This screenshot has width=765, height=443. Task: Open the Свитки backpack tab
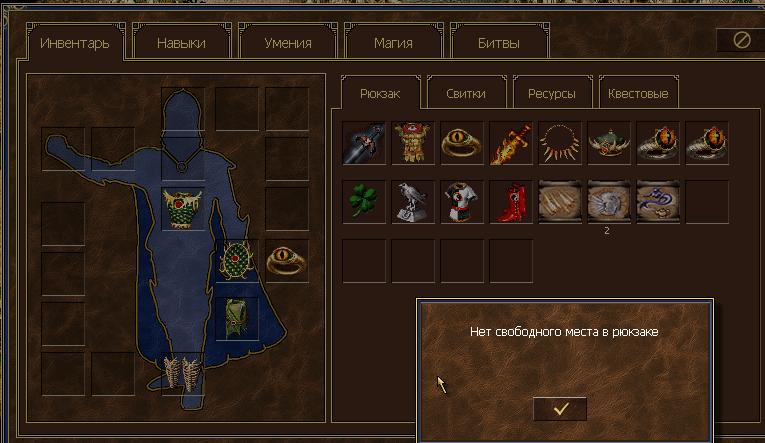tap(466, 93)
